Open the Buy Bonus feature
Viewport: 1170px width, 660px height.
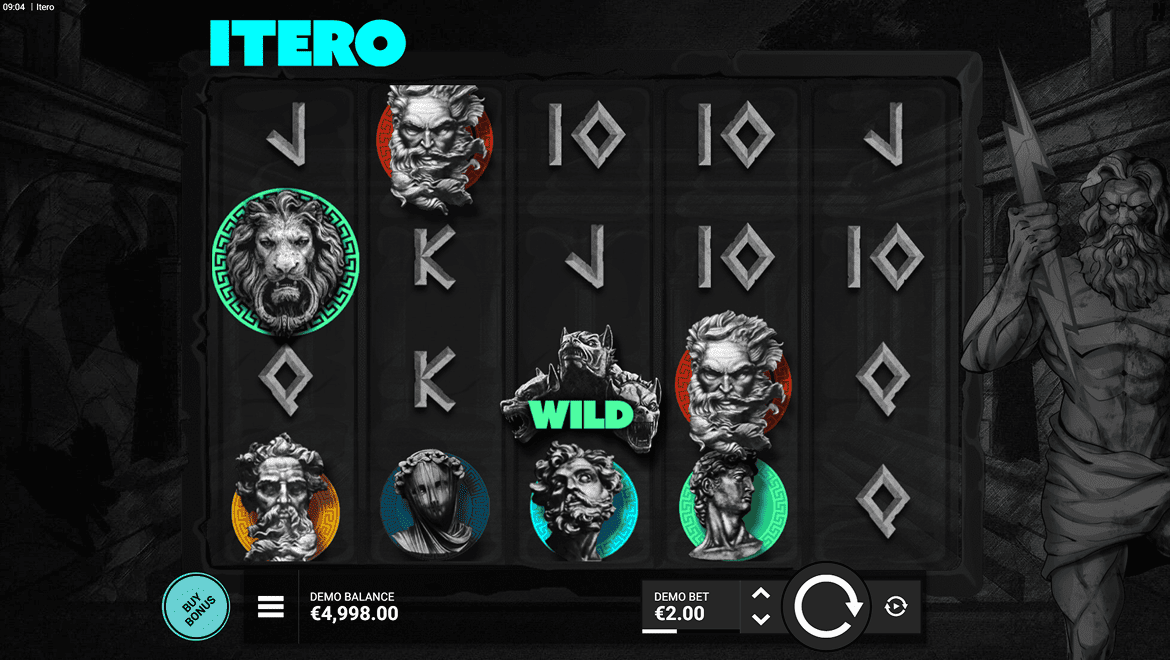pyautogui.click(x=195, y=606)
